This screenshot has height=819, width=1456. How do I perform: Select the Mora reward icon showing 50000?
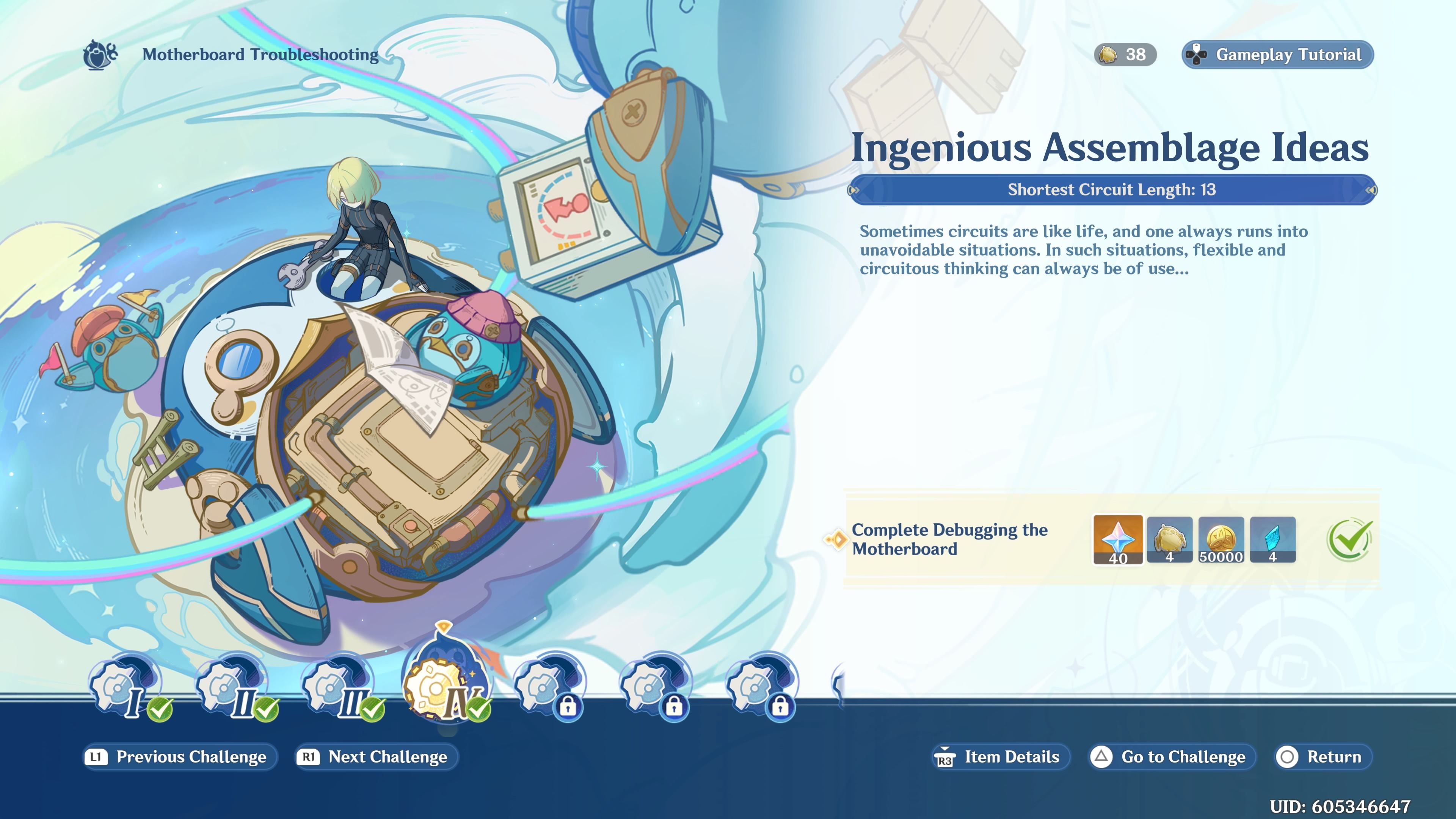tap(1221, 540)
